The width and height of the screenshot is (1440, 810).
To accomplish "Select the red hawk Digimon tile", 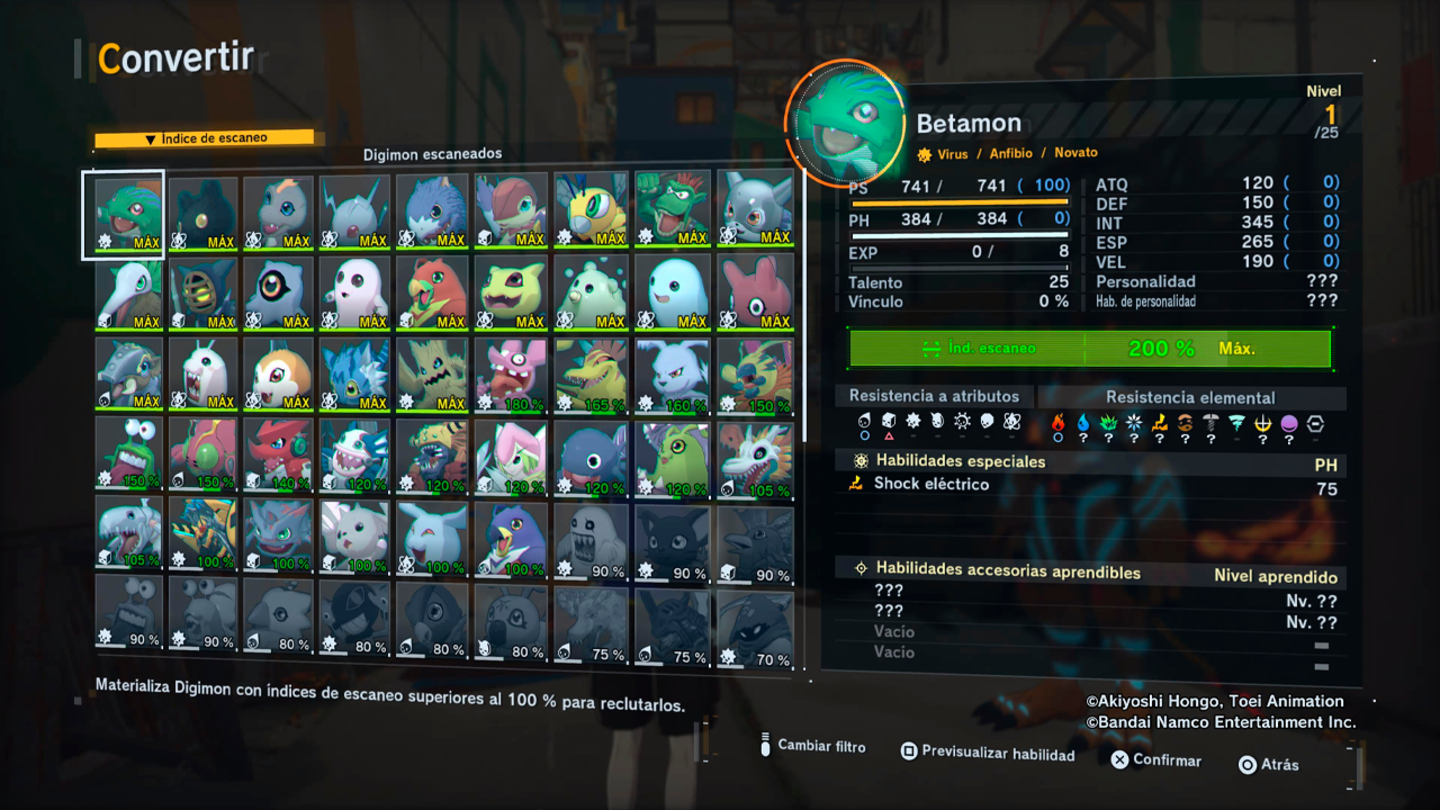I will click(x=432, y=293).
